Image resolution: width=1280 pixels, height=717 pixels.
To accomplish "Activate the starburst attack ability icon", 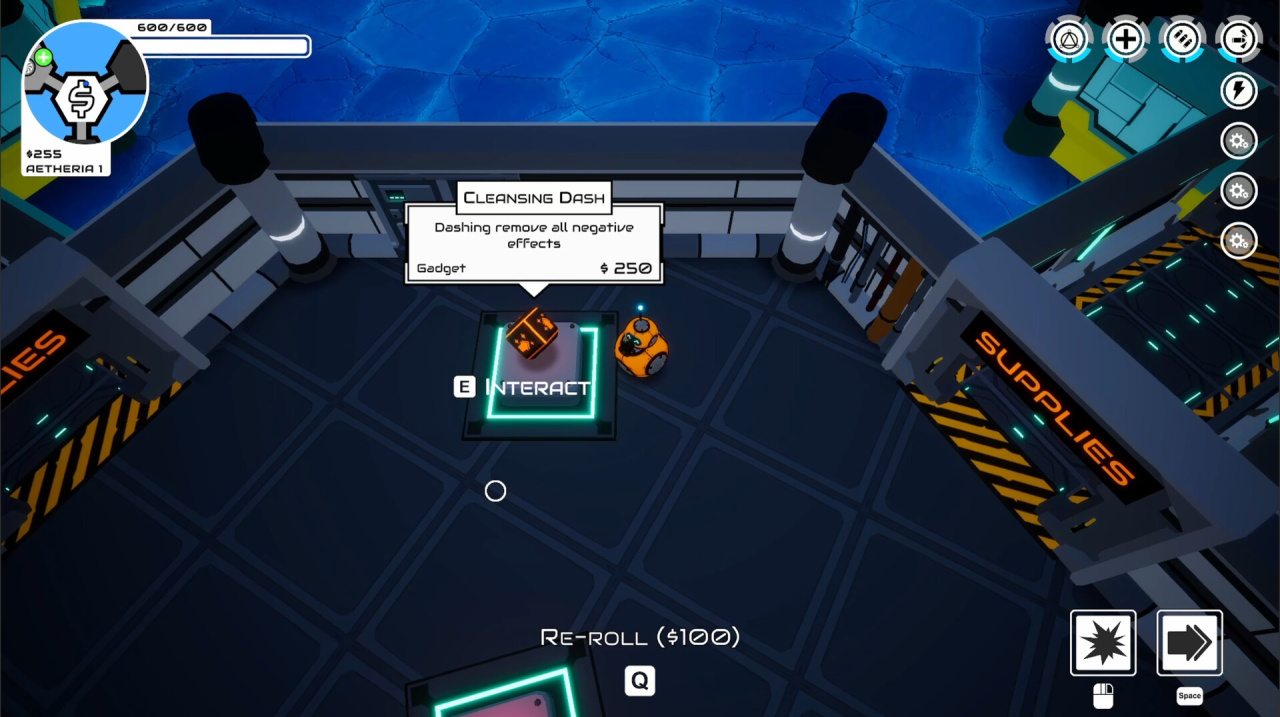I will pos(1103,643).
